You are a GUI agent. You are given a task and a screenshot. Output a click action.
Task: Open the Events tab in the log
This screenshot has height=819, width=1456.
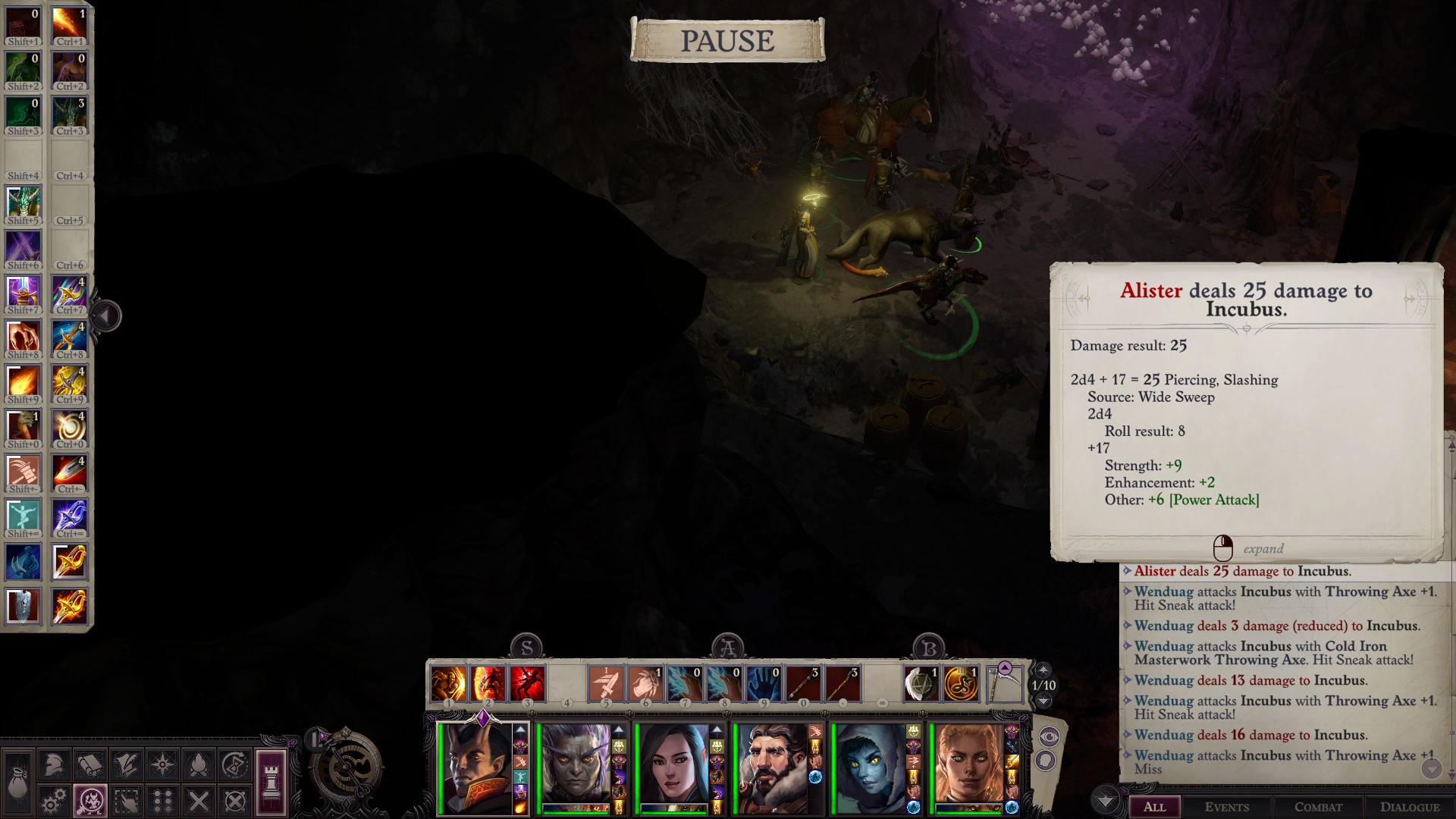pyautogui.click(x=1226, y=807)
